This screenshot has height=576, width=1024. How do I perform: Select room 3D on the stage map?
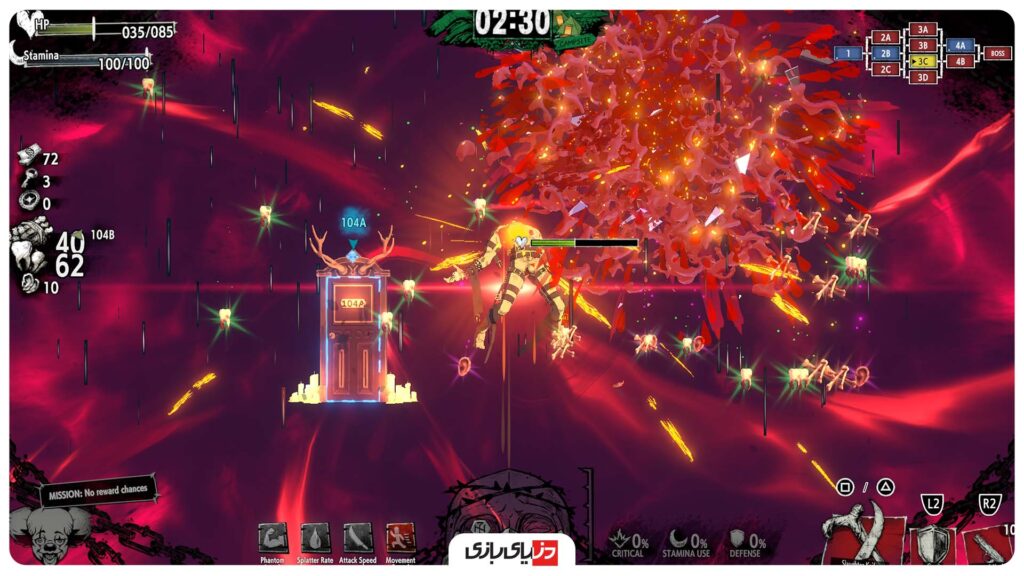(922, 77)
